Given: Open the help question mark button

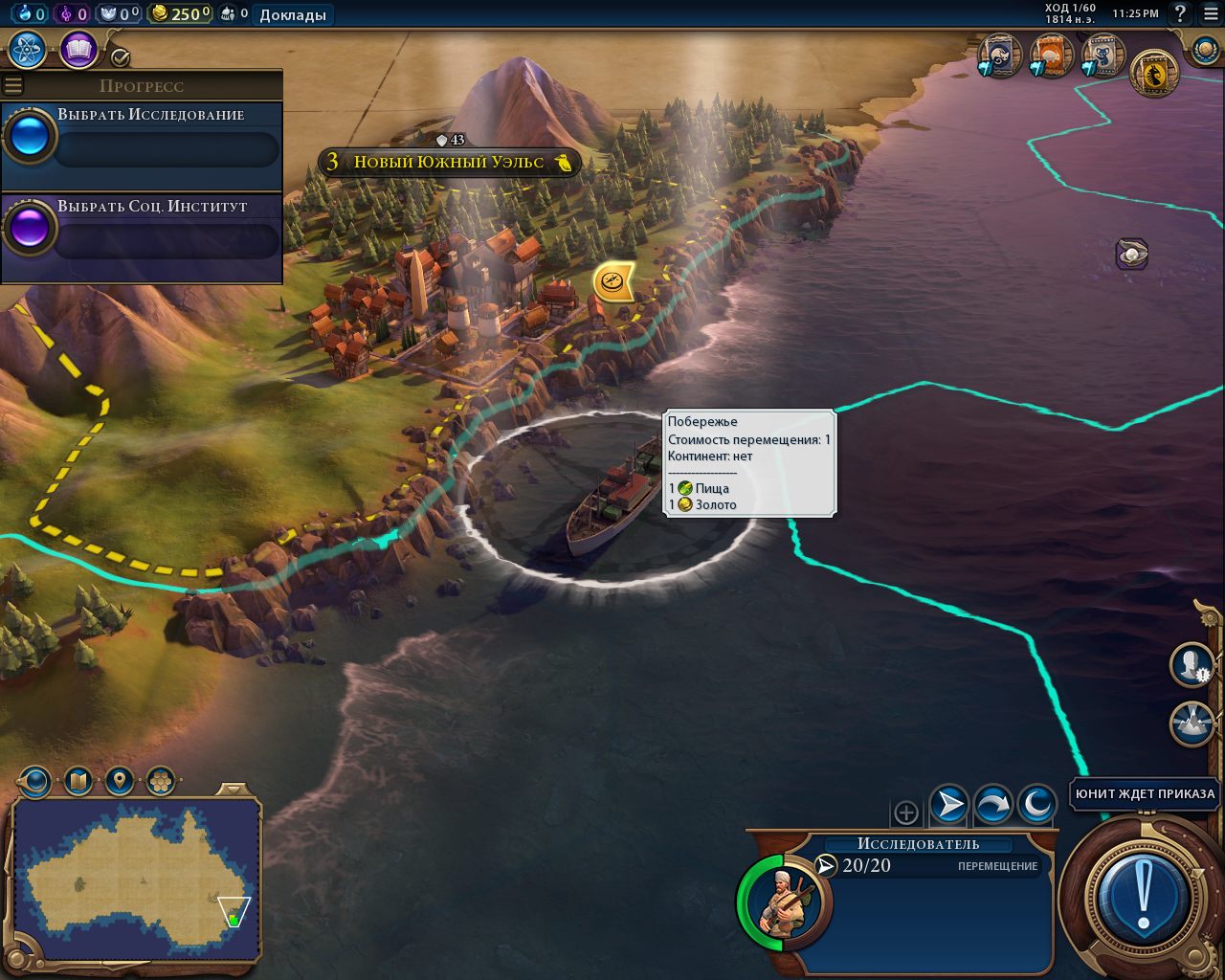Looking at the screenshot, I should tap(1180, 13).
